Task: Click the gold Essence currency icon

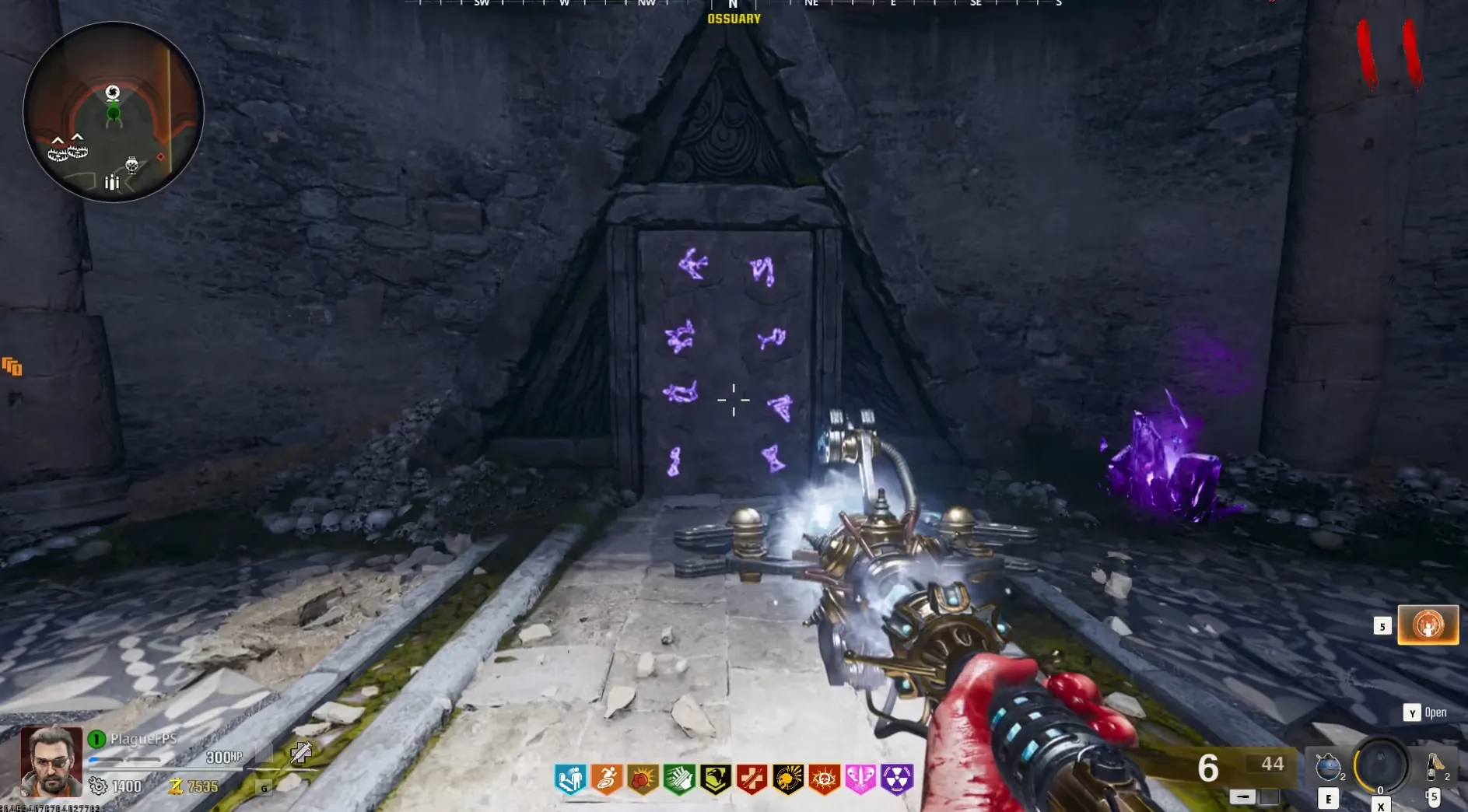Action: (x=176, y=786)
